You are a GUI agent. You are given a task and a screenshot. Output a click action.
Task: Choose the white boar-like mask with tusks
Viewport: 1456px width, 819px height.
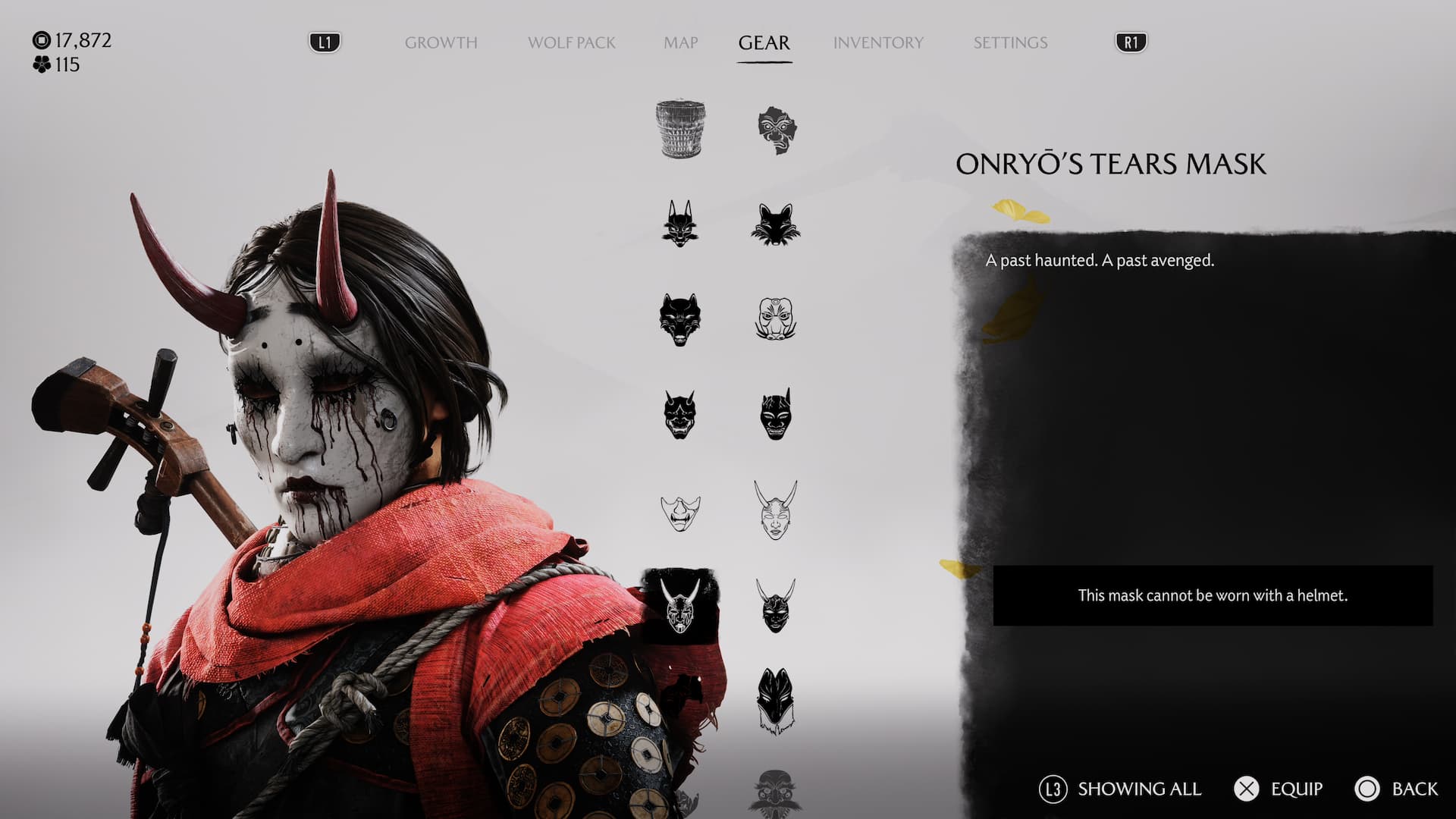tap(775, 318)
